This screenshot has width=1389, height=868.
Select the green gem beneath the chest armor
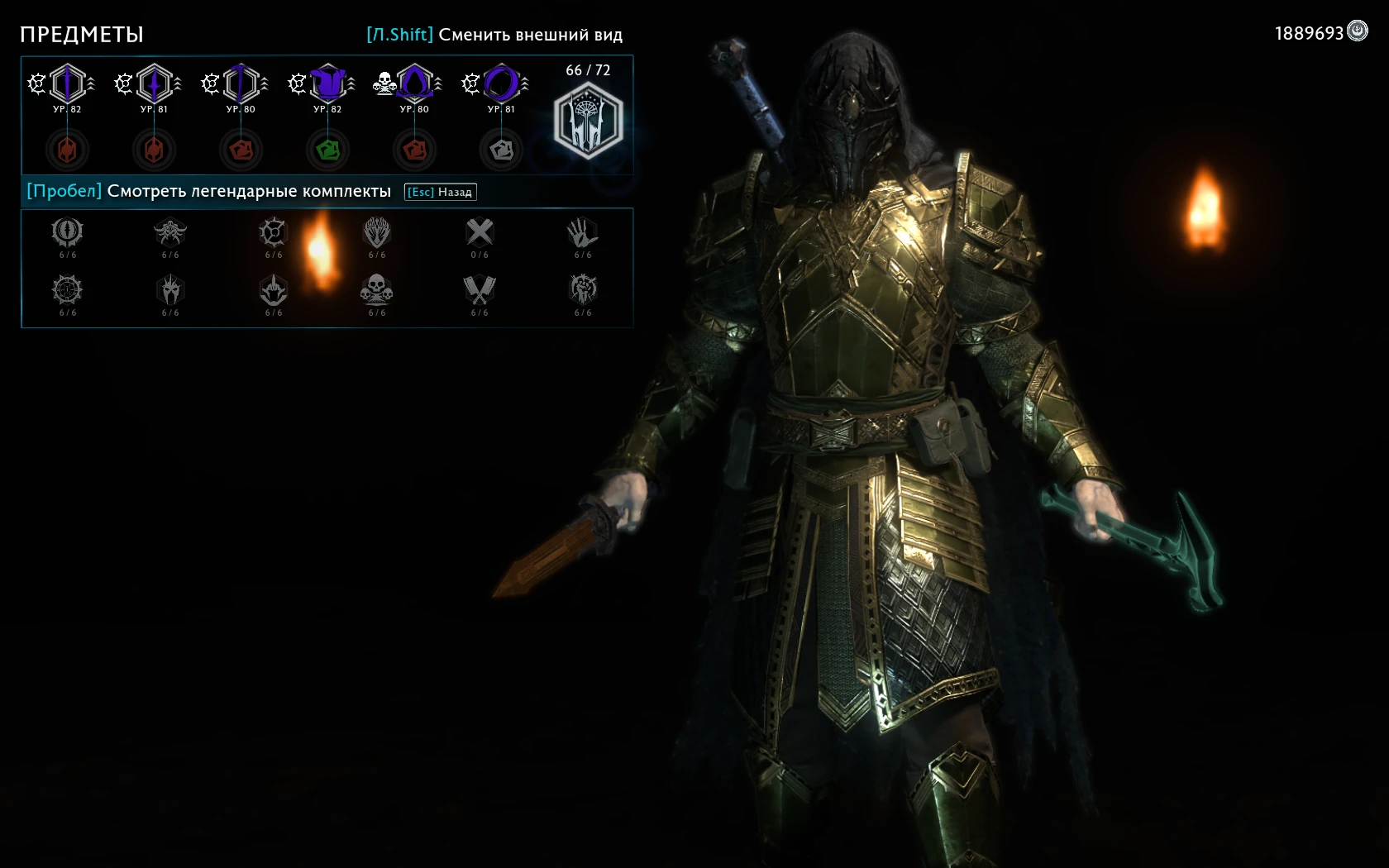327,150
